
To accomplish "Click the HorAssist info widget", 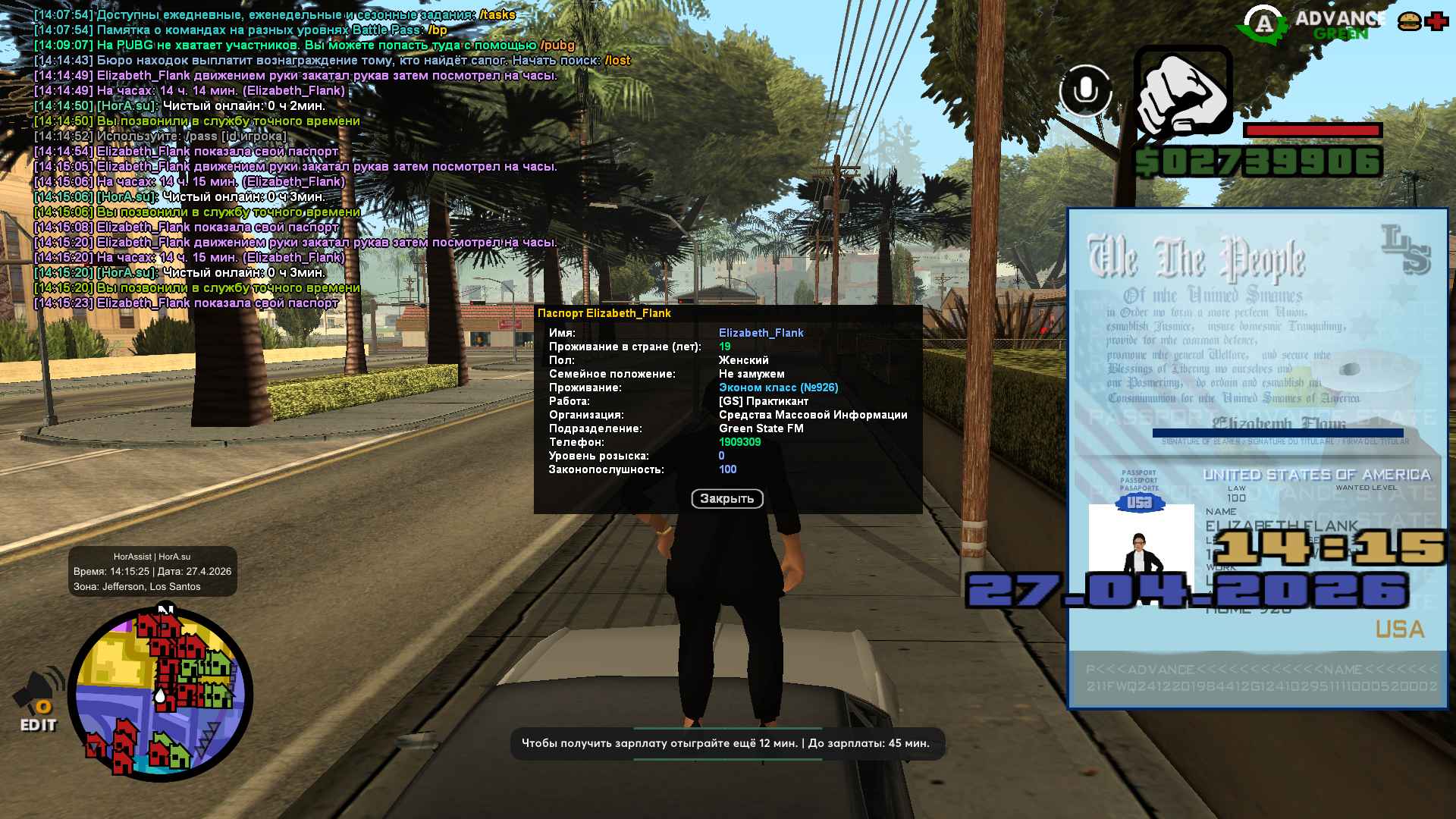I will coord(152,572).
